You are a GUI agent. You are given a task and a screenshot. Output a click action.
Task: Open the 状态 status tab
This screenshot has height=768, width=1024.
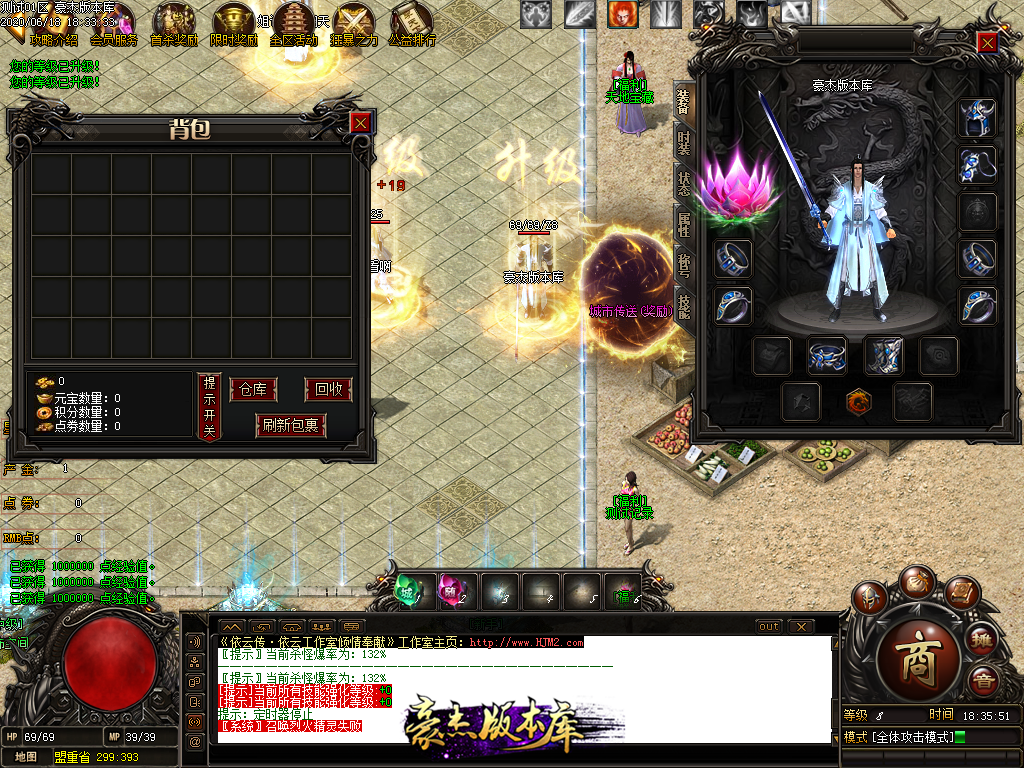click(x=684, y=184)
